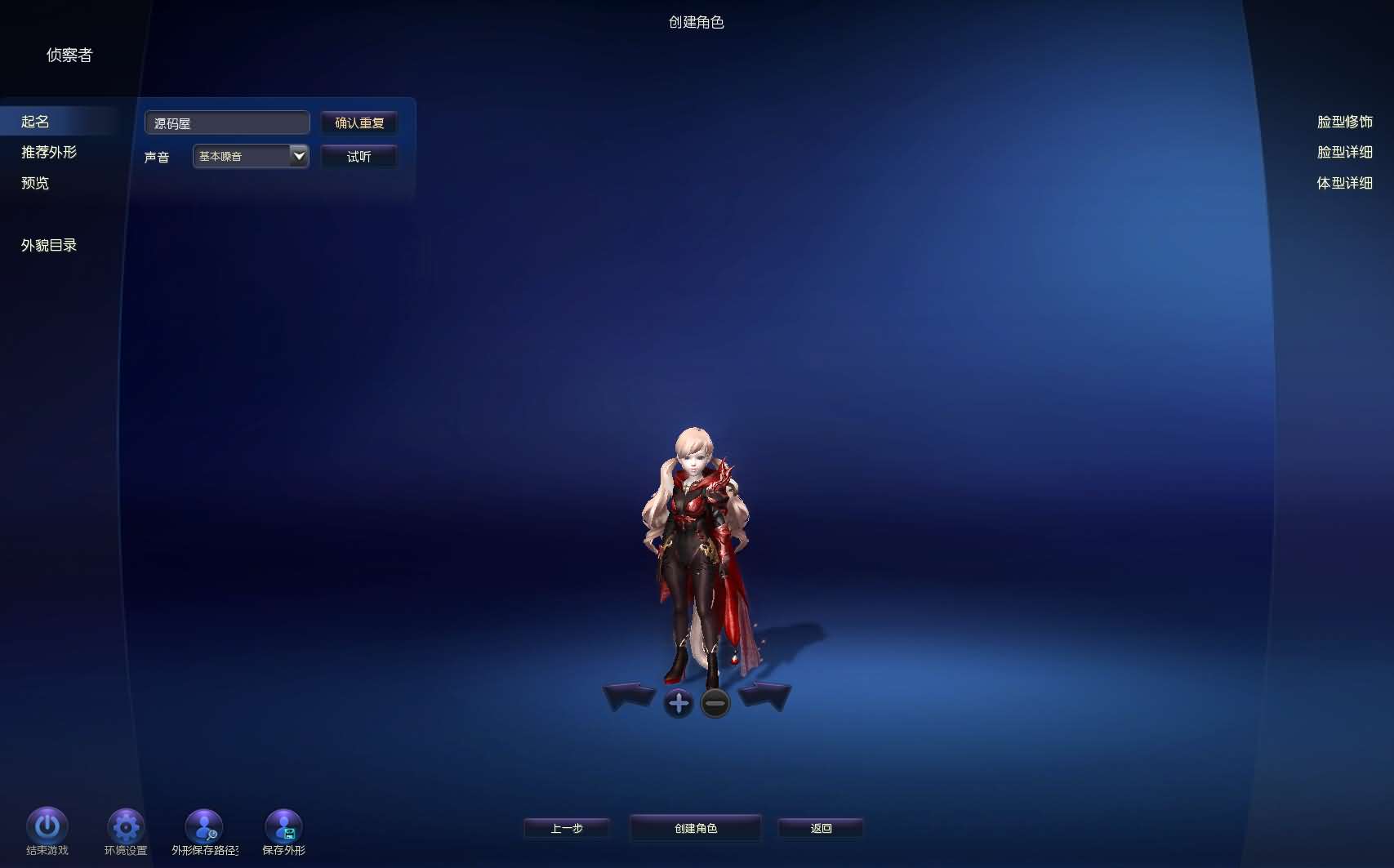
Task: Expand 外貌目录 in the left panel
Action: point(47,244)
